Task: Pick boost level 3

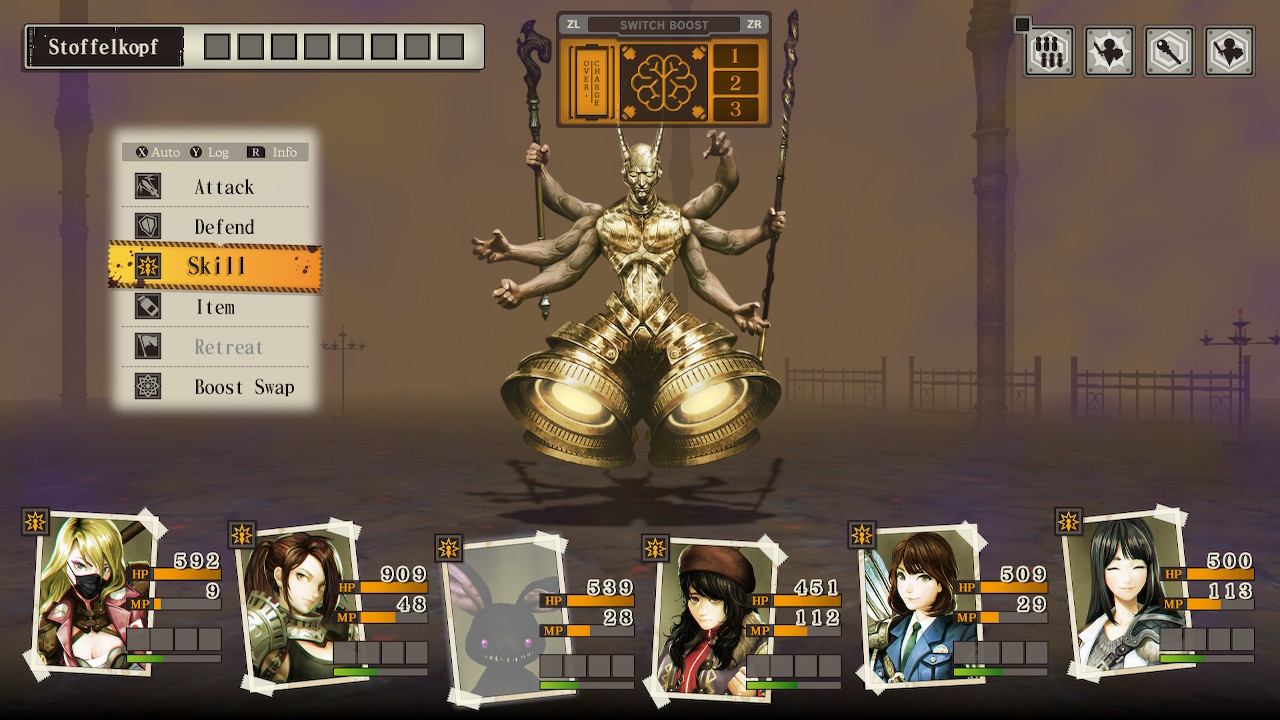Action: click(735, 110)
